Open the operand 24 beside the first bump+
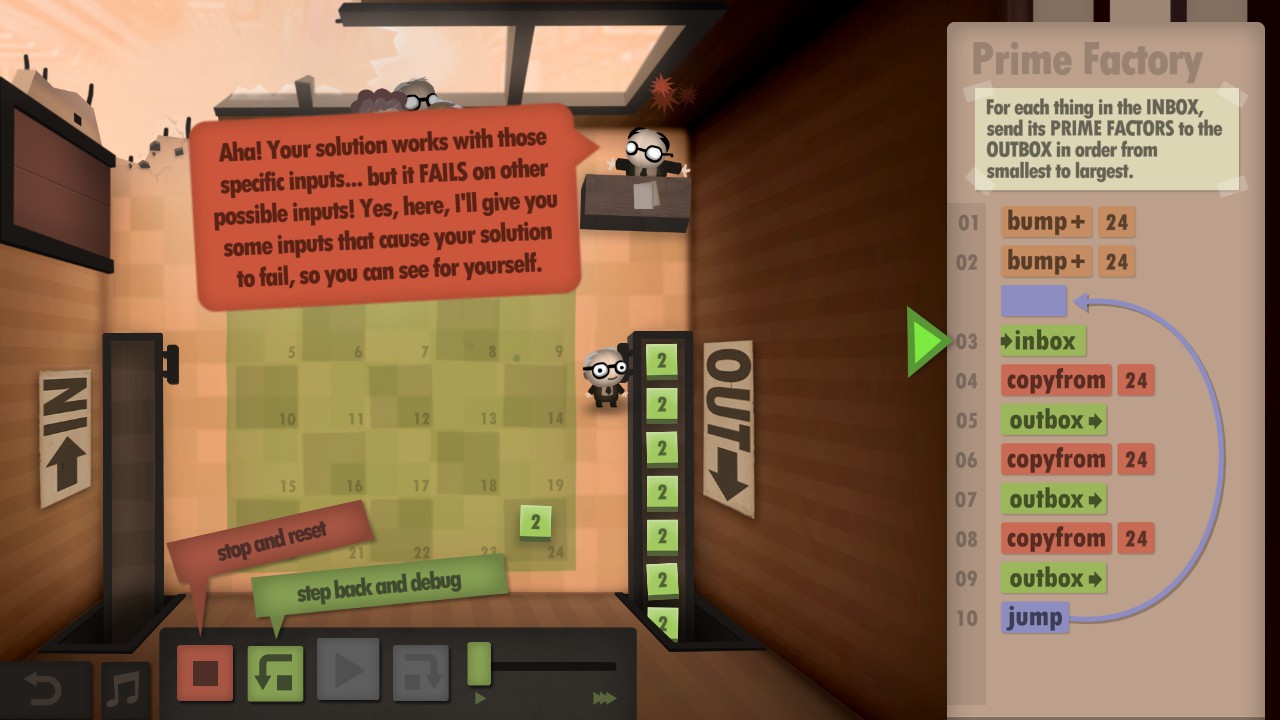 [x=1117, y=222]
